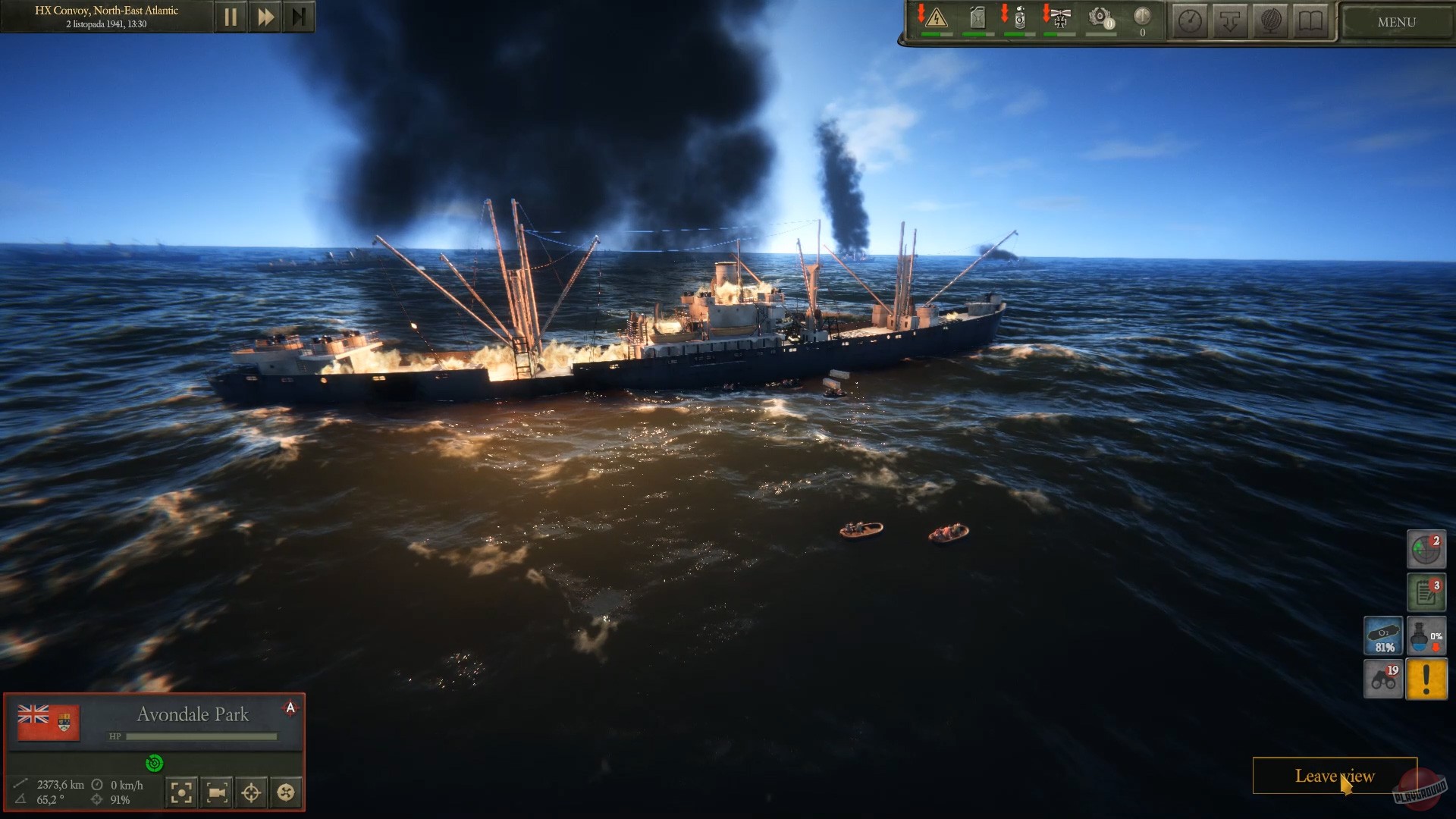Screen dimensions: 1456x819
Task: Open the captain's log notepad with 3 entries
Action: coord(1426,592)
